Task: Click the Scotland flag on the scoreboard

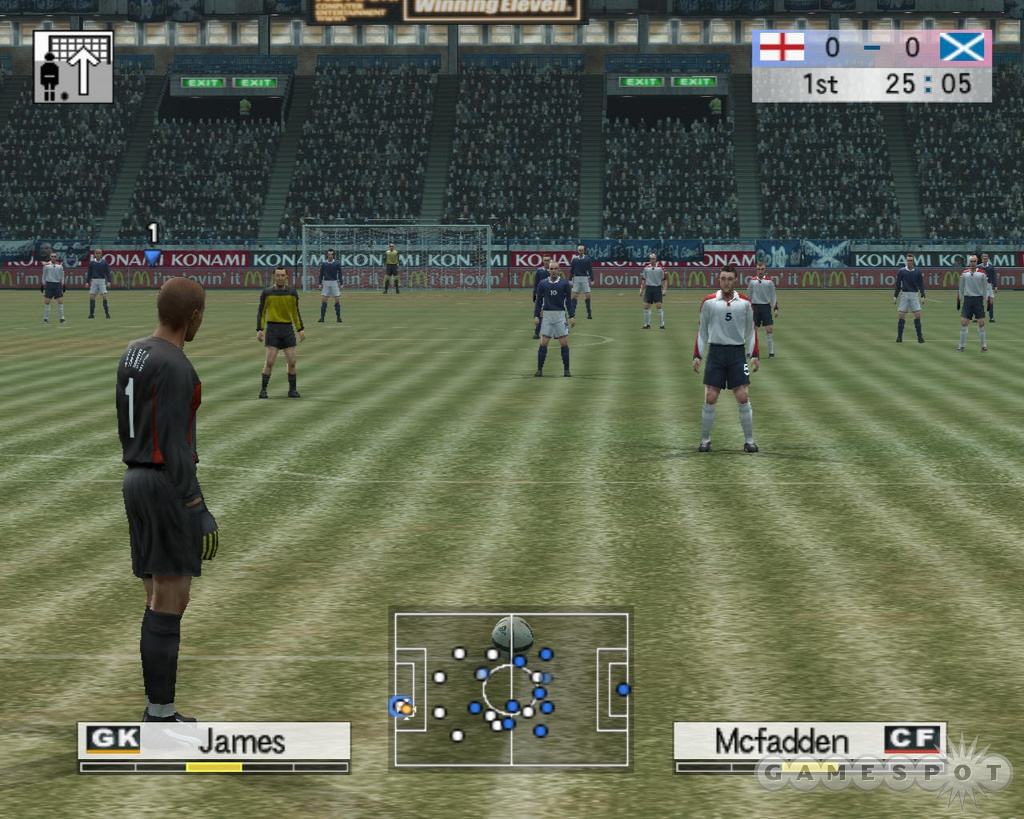Action: (x=961, y=48)
